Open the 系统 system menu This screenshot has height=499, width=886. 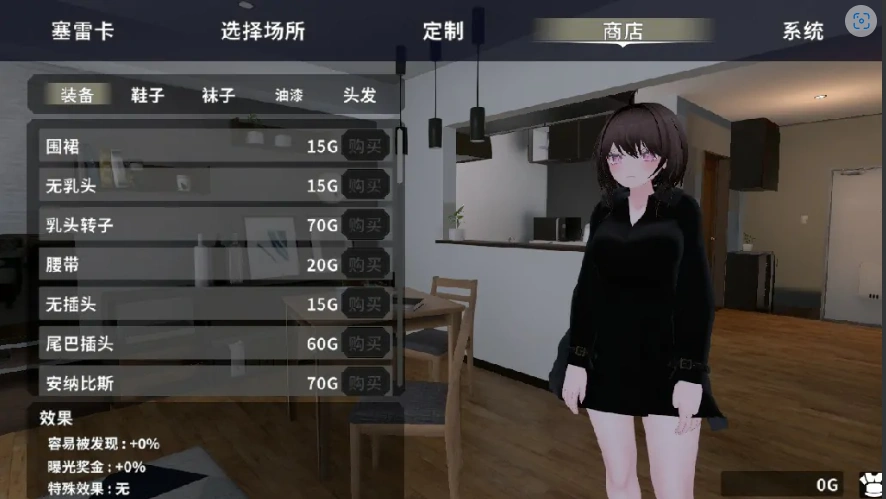[803, 30]
